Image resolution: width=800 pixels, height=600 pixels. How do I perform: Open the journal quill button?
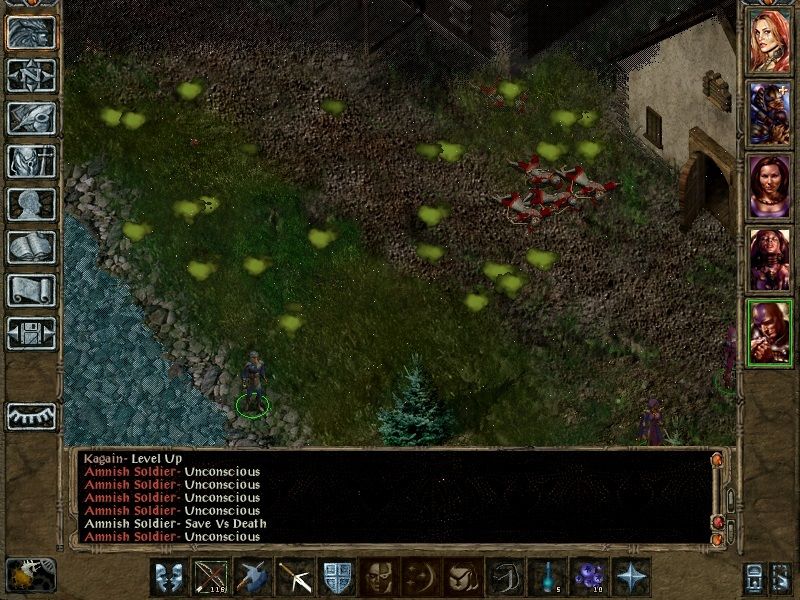31,118
